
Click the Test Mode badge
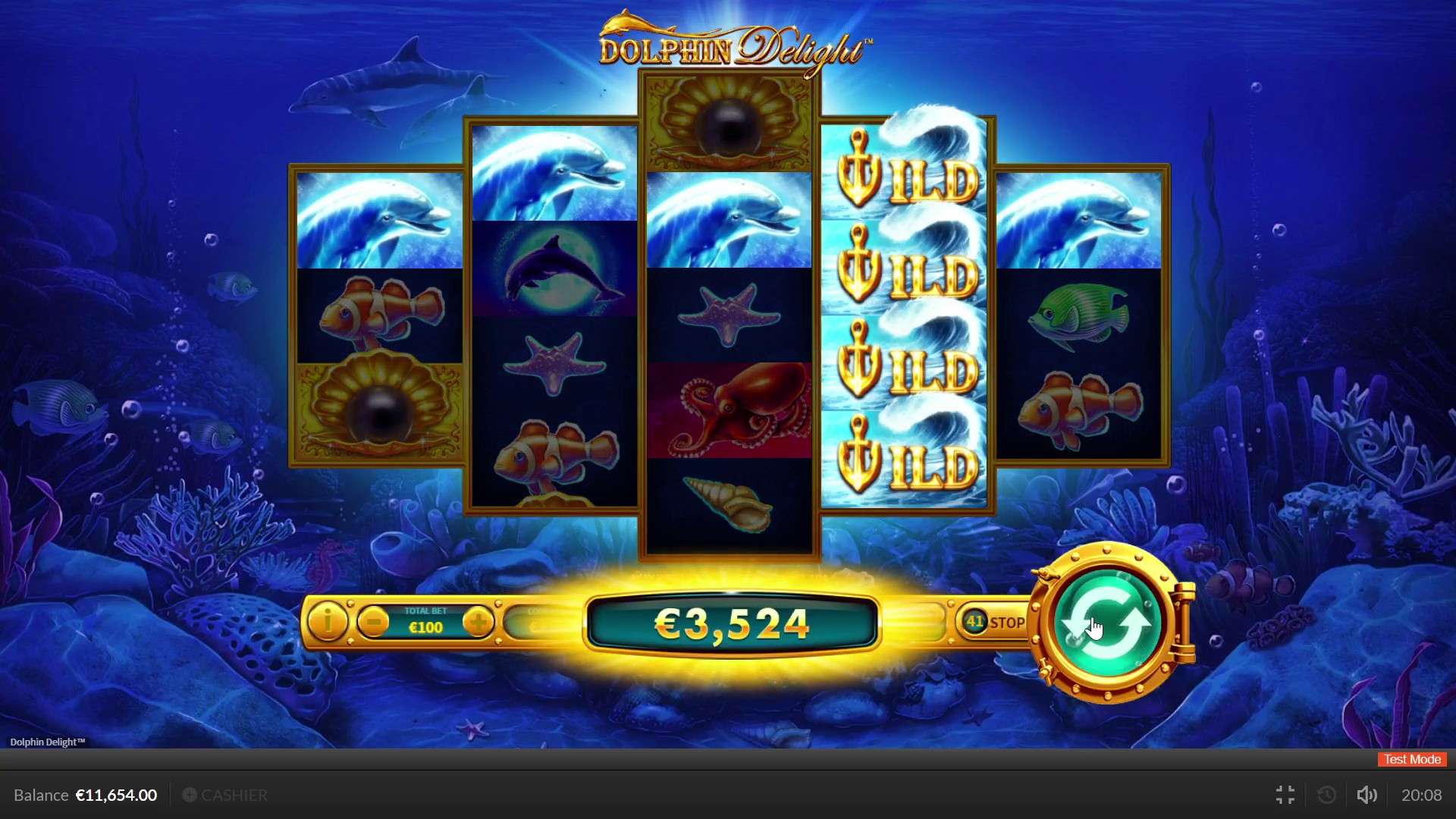[x=1410, y=759]
